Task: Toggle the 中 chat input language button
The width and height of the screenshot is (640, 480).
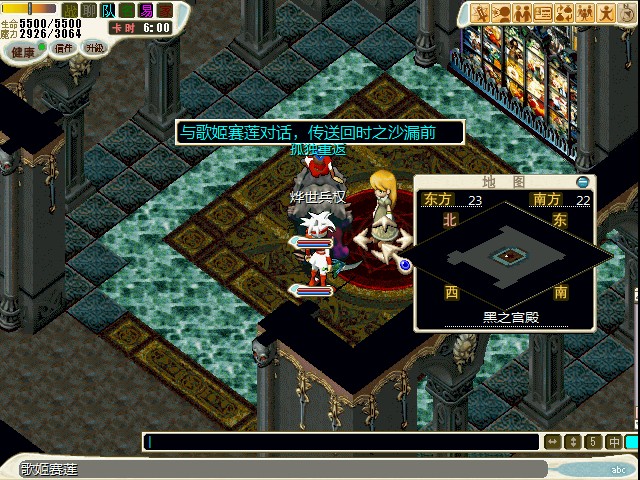Action: pos(612,441)
